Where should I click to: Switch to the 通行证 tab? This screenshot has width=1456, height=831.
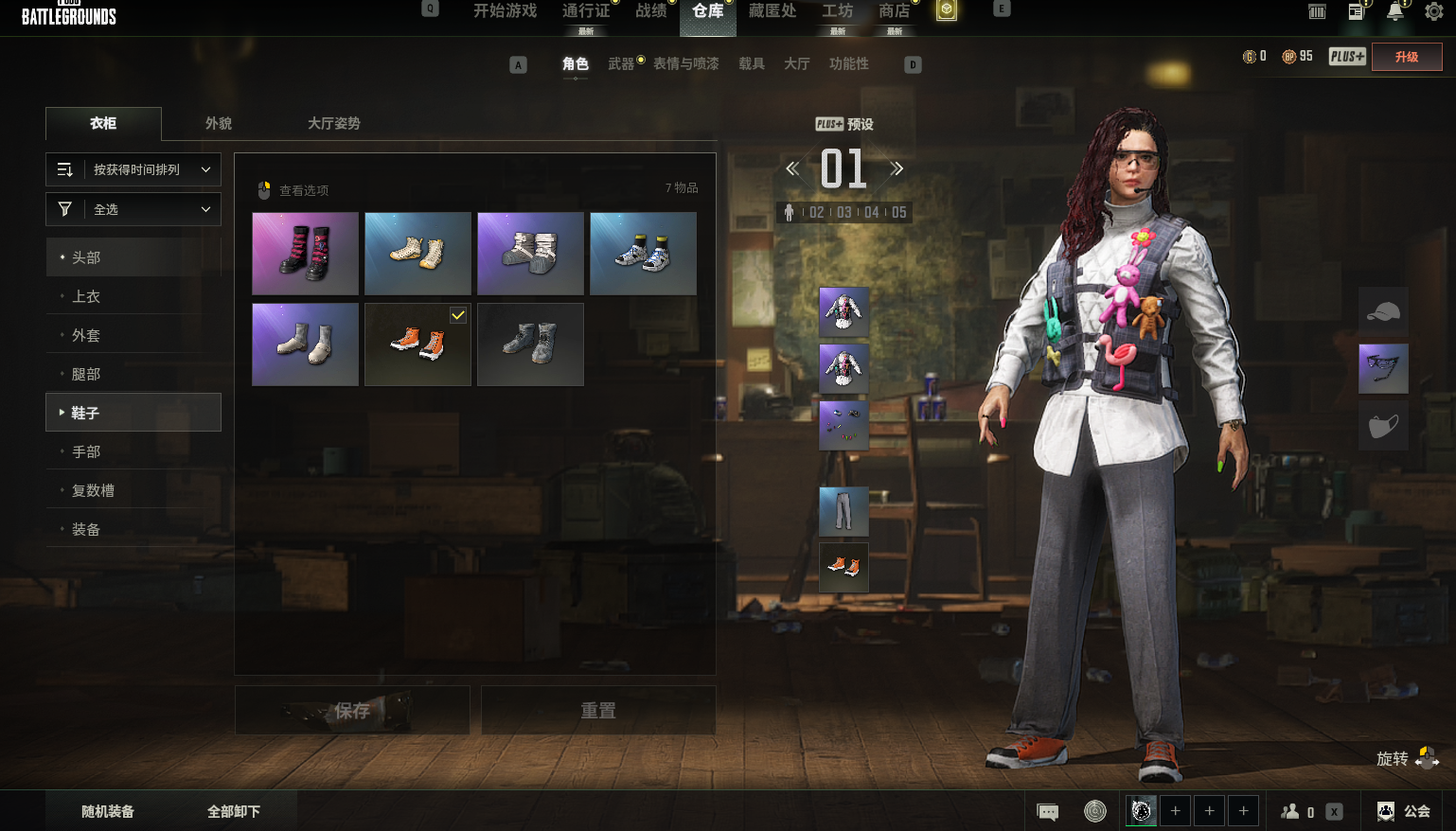pos(585,11)
